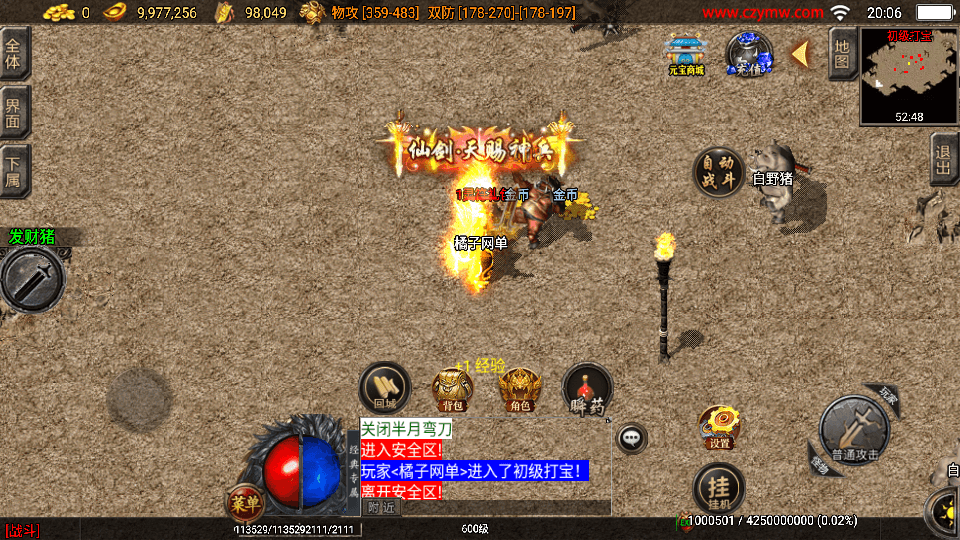The width and height of the screenshot is (960, 540).
Task: Select the 界面 side tab
Action: point(14,111)
